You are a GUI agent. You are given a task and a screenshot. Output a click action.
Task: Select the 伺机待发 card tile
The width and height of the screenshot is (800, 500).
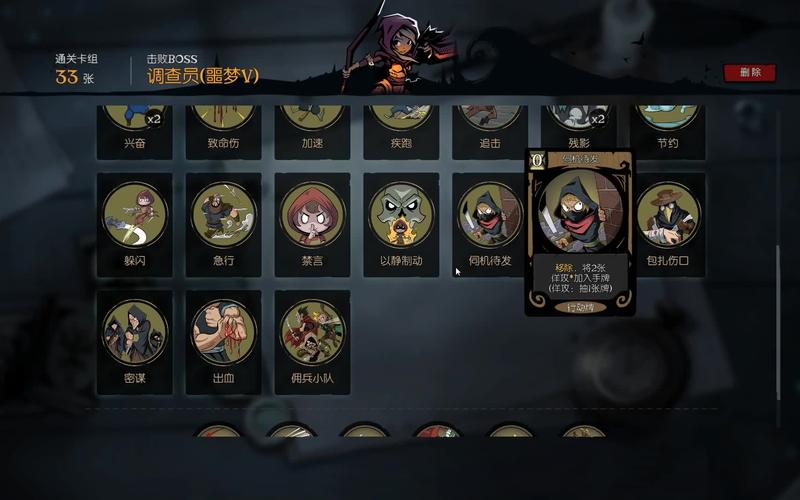pos(490,224)
